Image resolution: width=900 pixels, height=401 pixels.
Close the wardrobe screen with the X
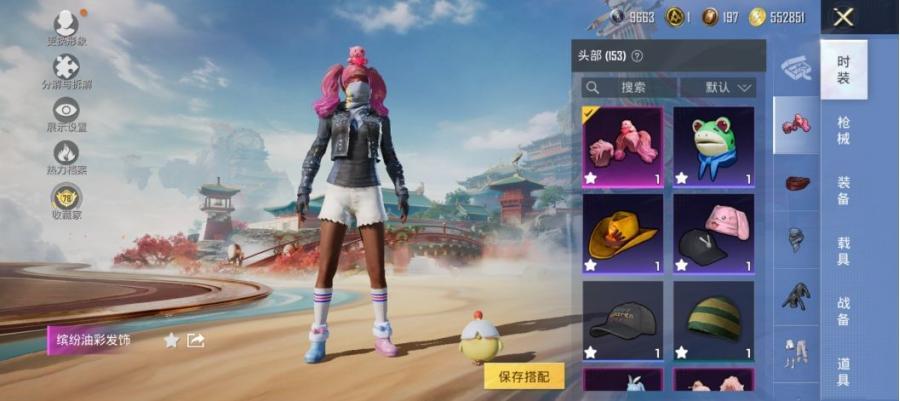[844, 17]
